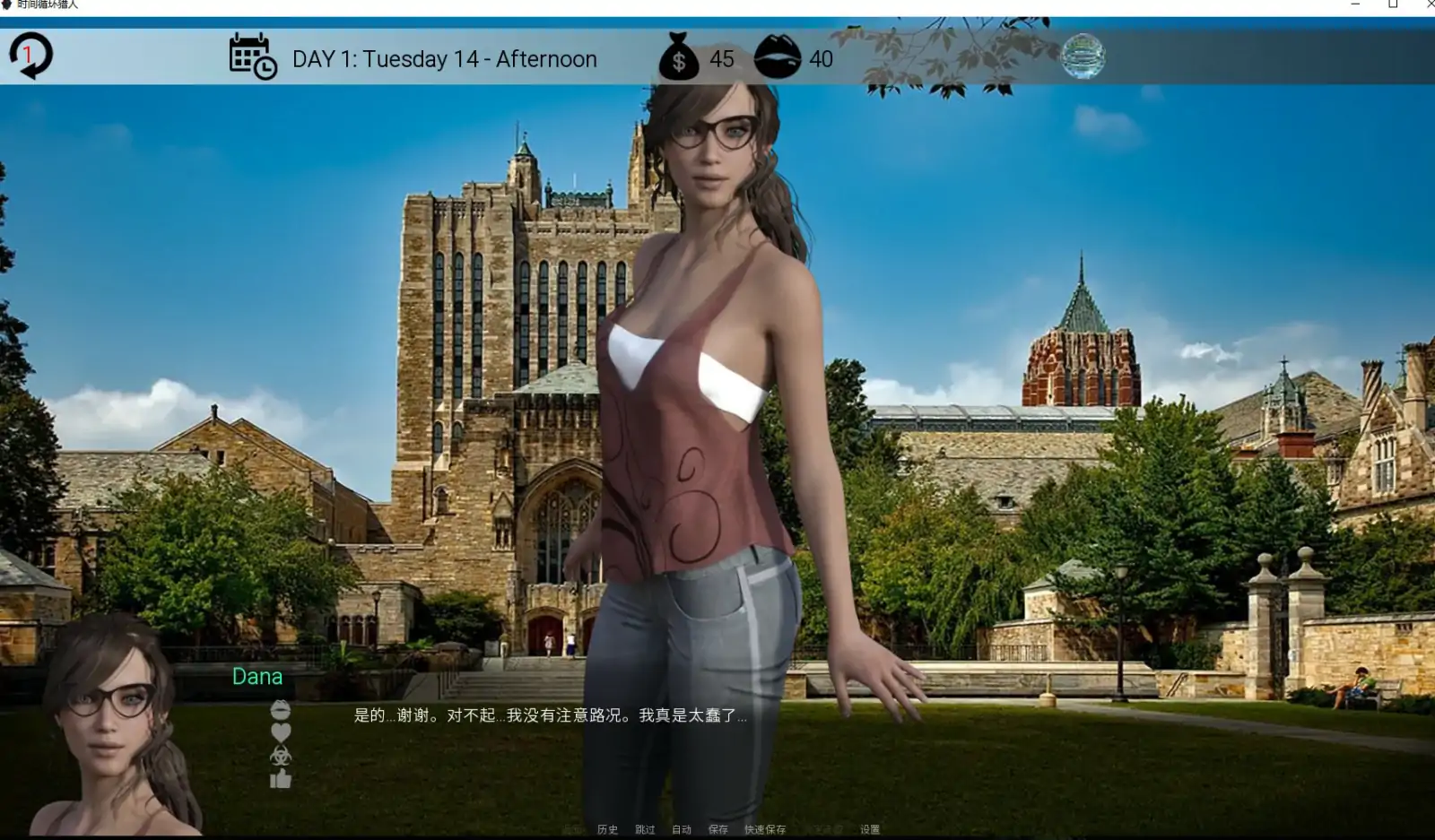Image resolution: width=1435 pixels, height=840 pixels.
Task: Open the 历史 (History) log
Action: [607, 829]
